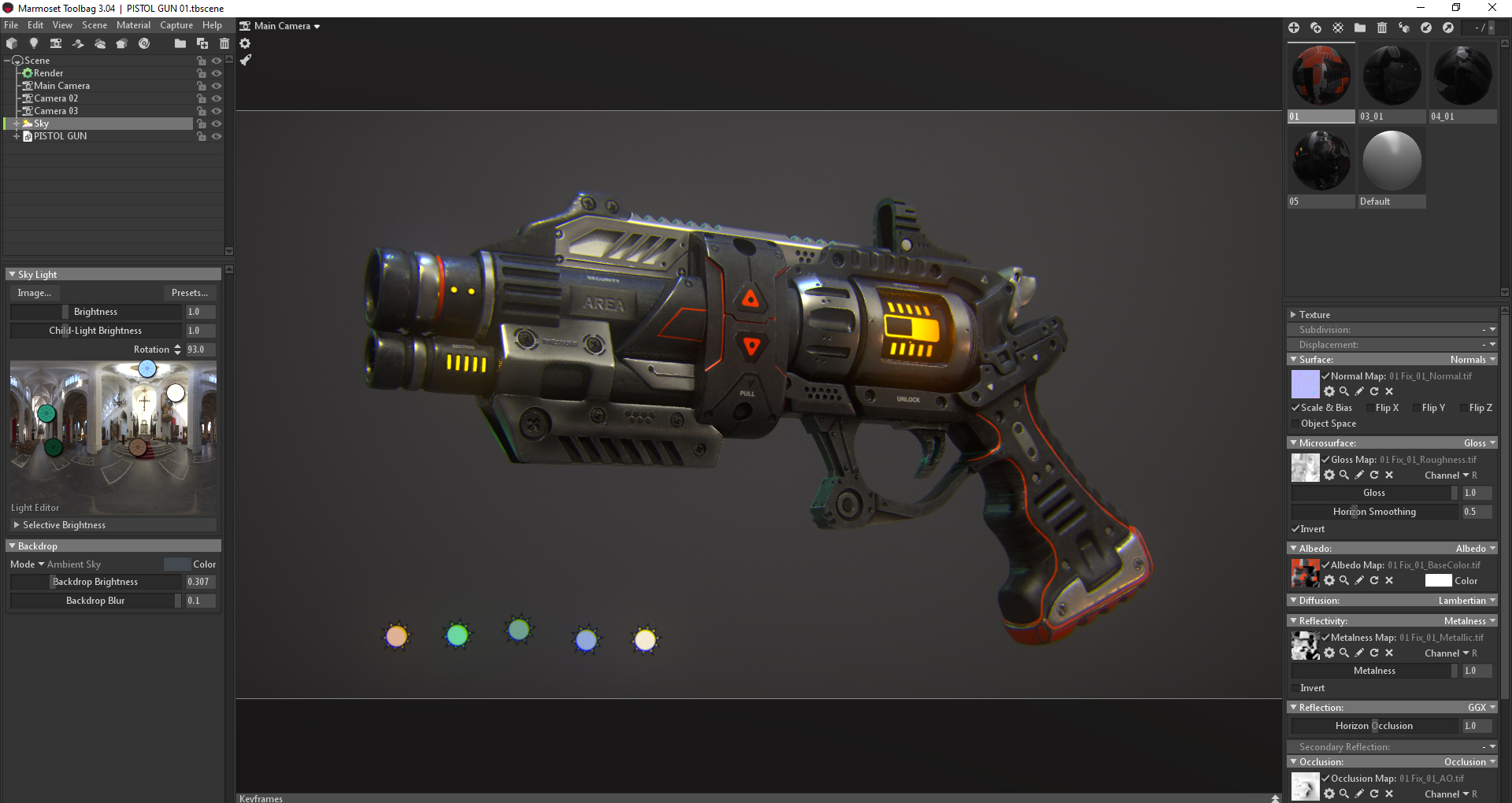Click the Metalness slider
The height and width of the screenshot is (803, 1512).
pos(1374,671)
